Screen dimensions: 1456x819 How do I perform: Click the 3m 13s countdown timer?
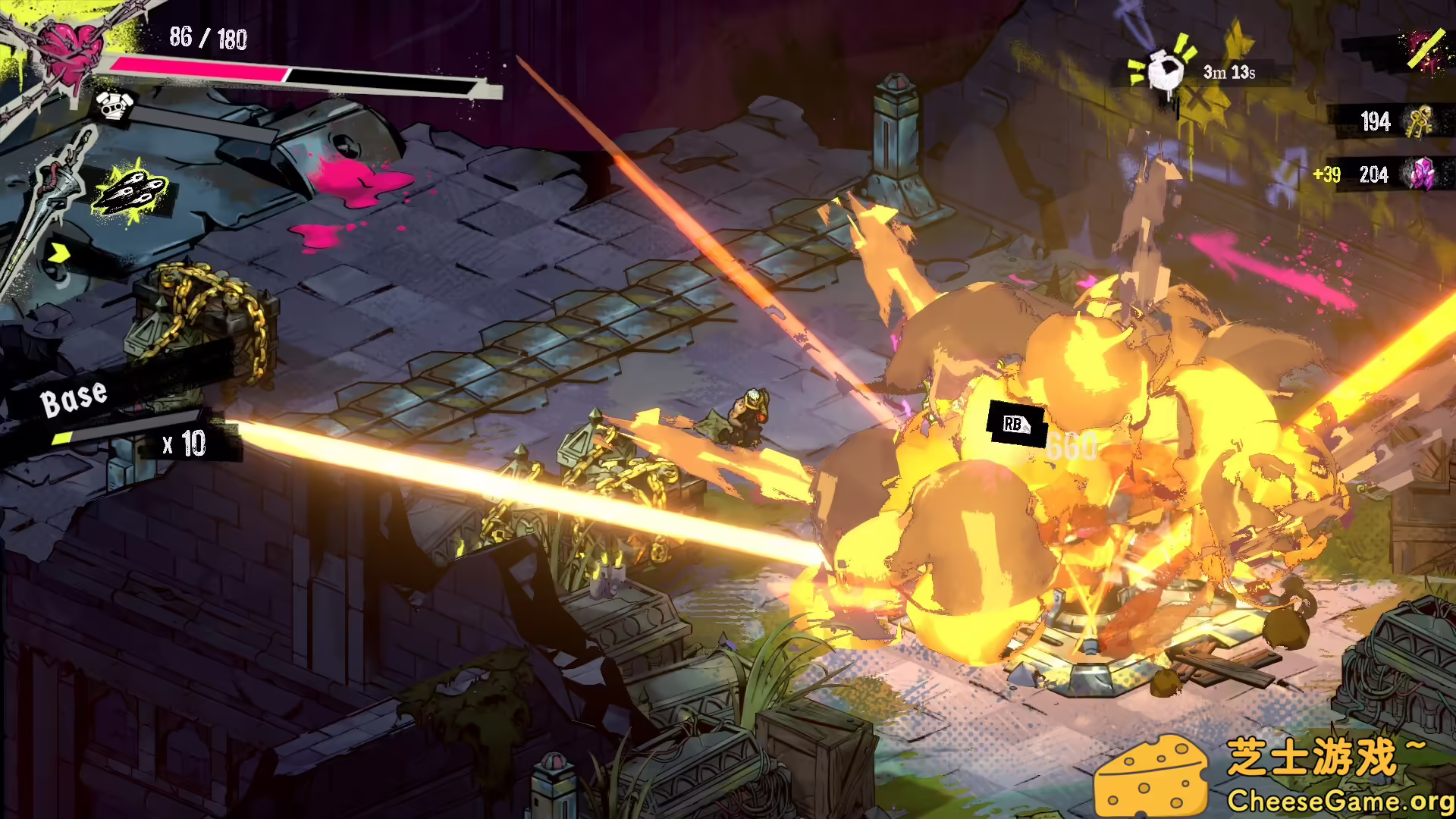1228,71
